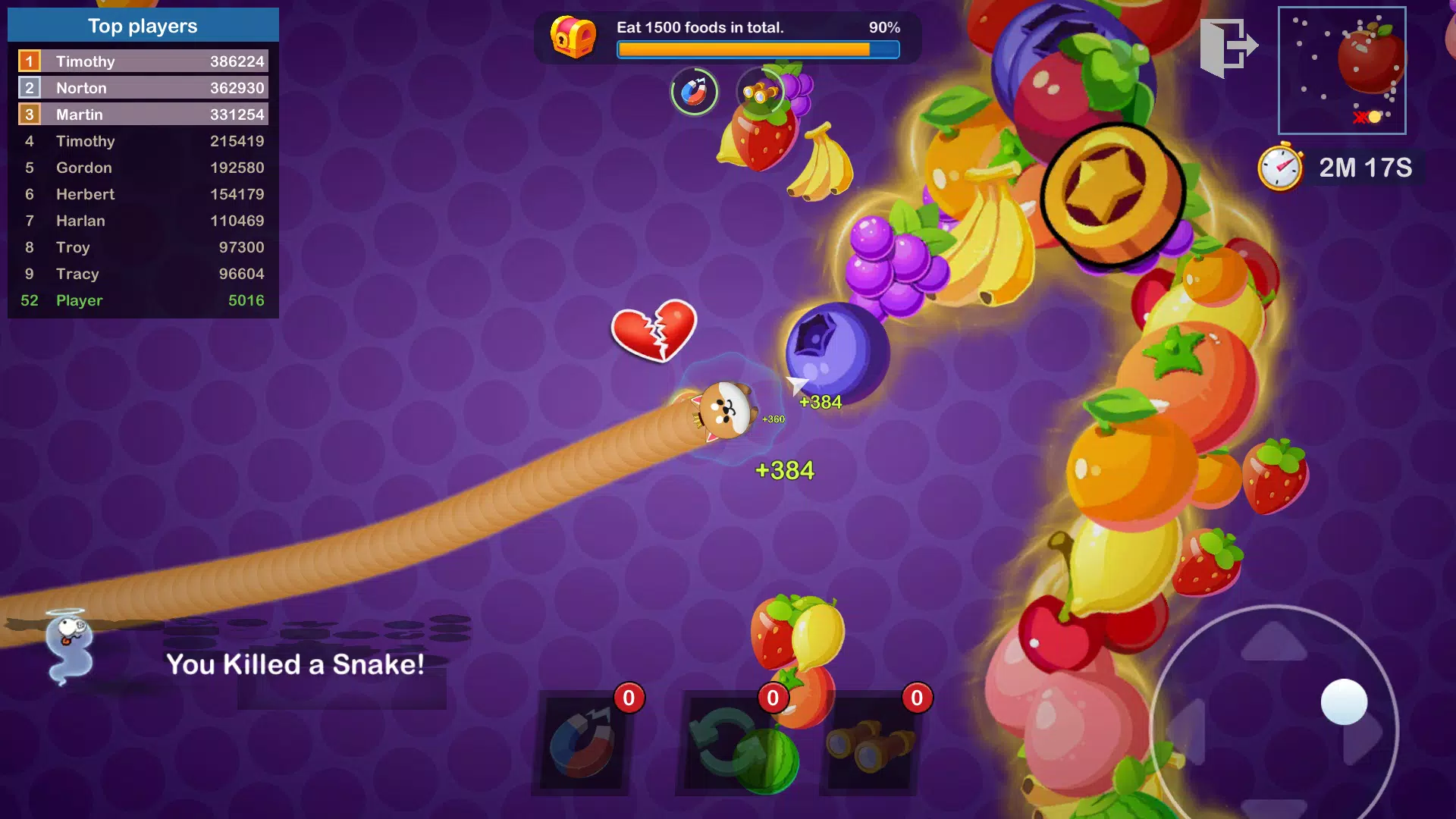
Task: Click the You Killed a Snake notification
Action: click(295, 665)
